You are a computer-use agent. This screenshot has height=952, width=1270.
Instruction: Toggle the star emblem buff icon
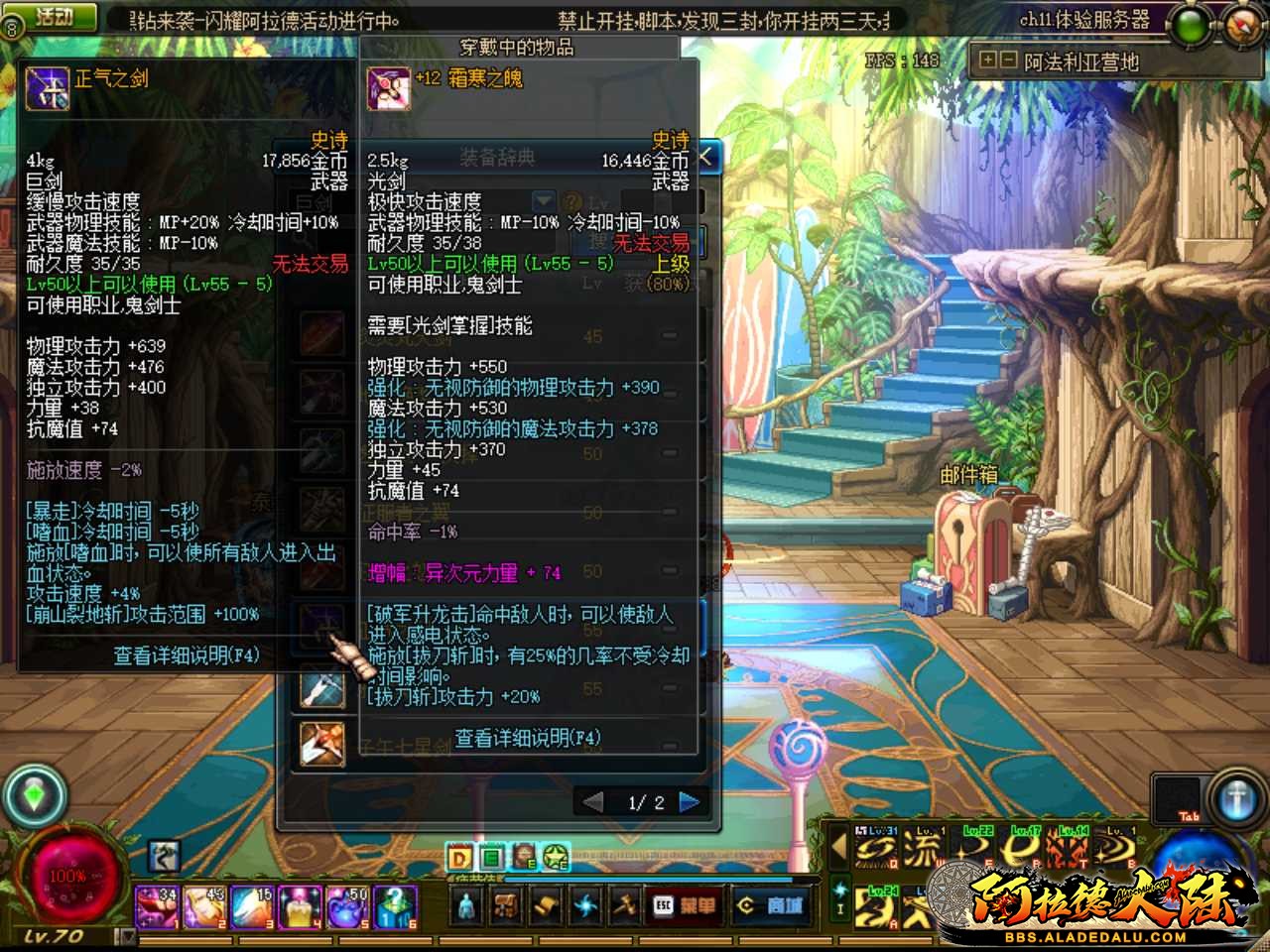[x=556, y=857]
